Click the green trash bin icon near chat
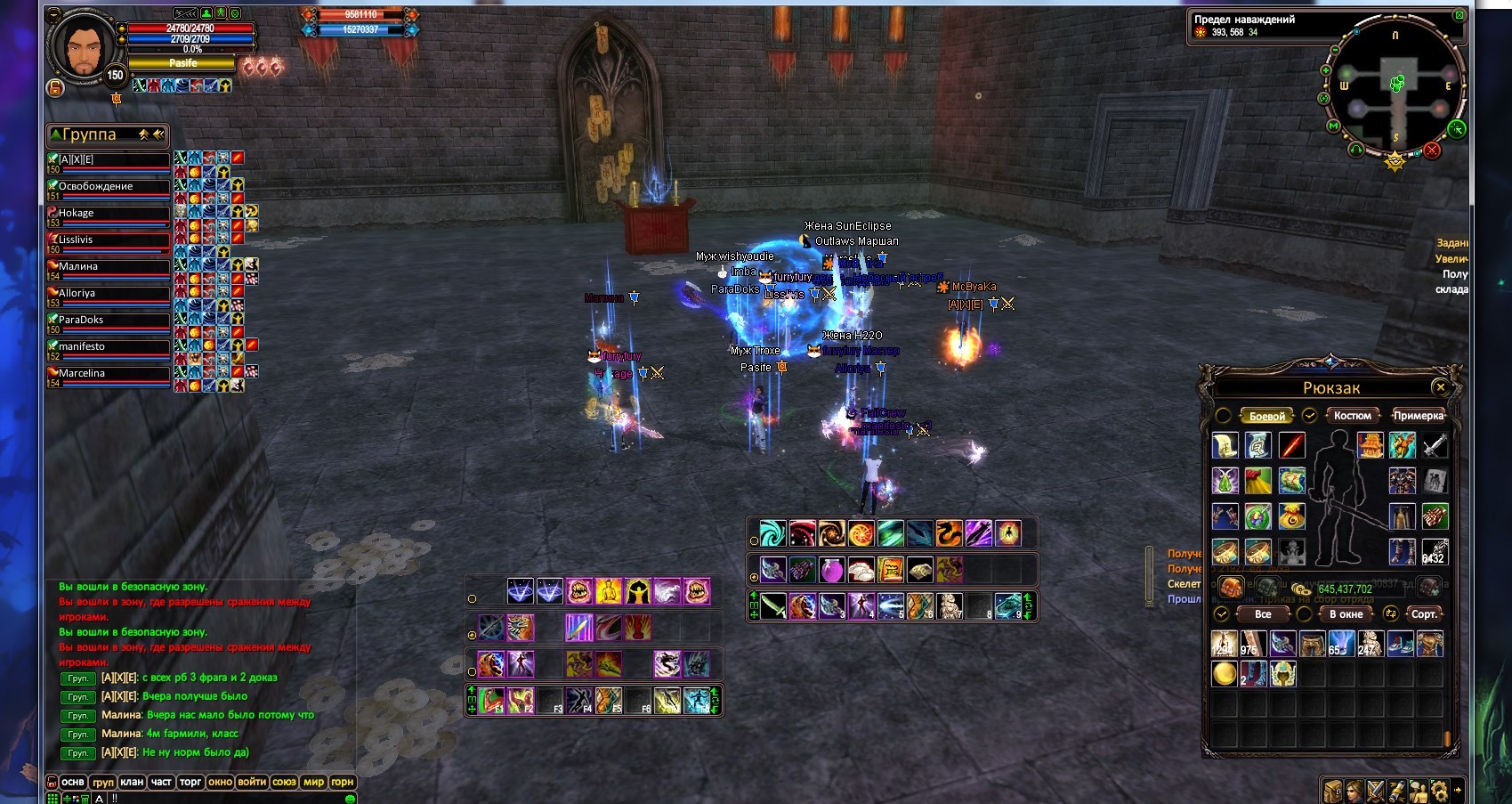Image resolution: width=1512 pixels, height=804 pixels. coord(85,799)
